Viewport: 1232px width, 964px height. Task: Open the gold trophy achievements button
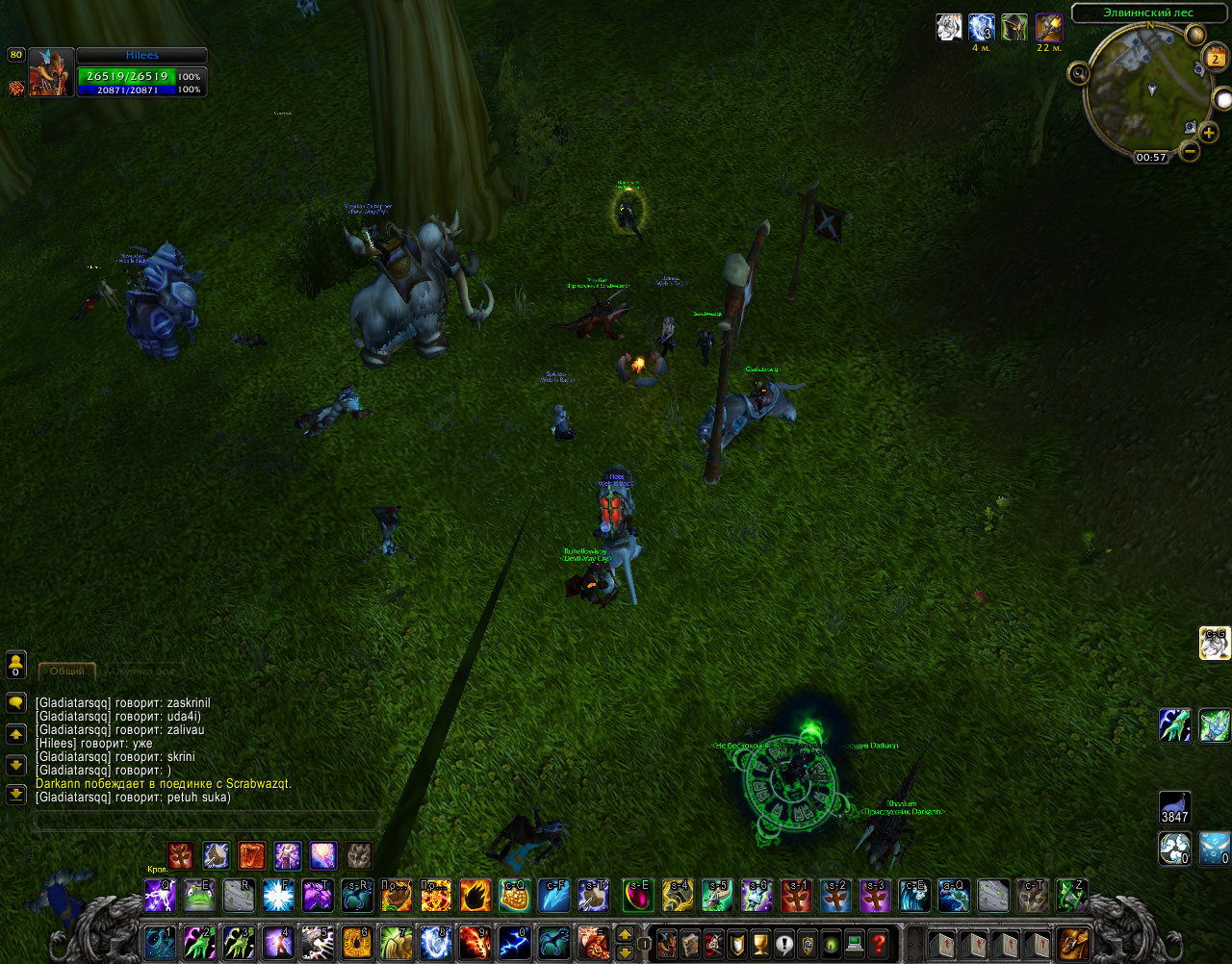coord(760,943)
